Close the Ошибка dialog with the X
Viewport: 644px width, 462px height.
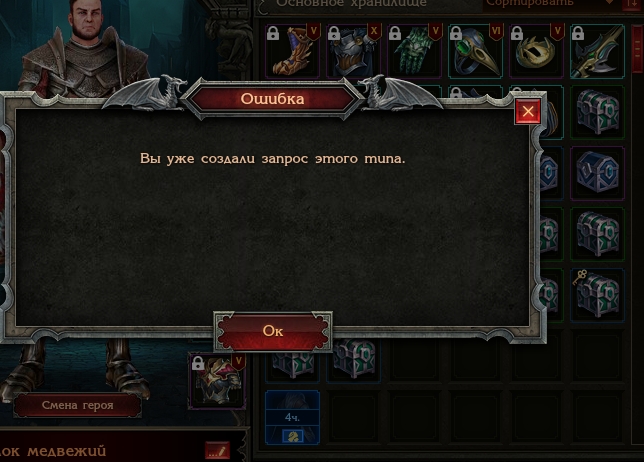click(x=528, y=111)
